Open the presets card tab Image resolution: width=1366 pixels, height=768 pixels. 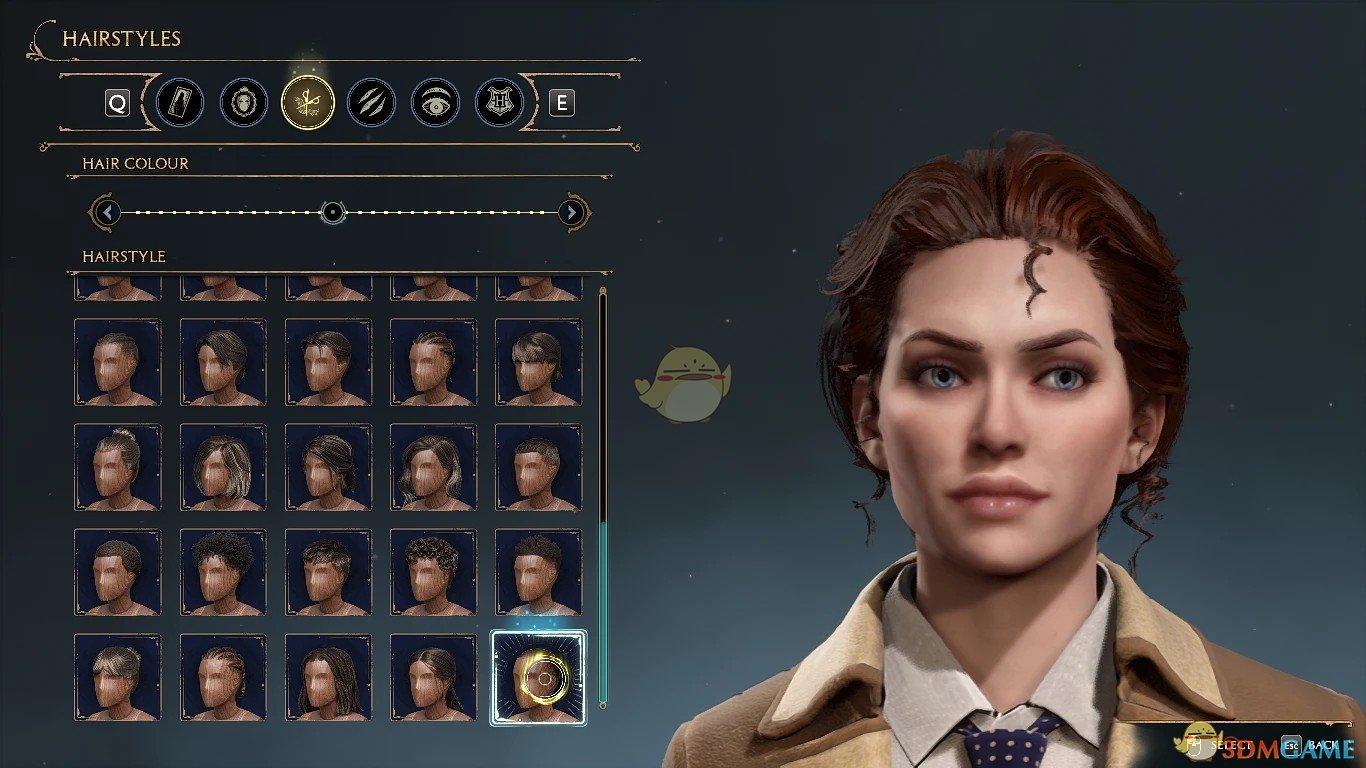180,103
